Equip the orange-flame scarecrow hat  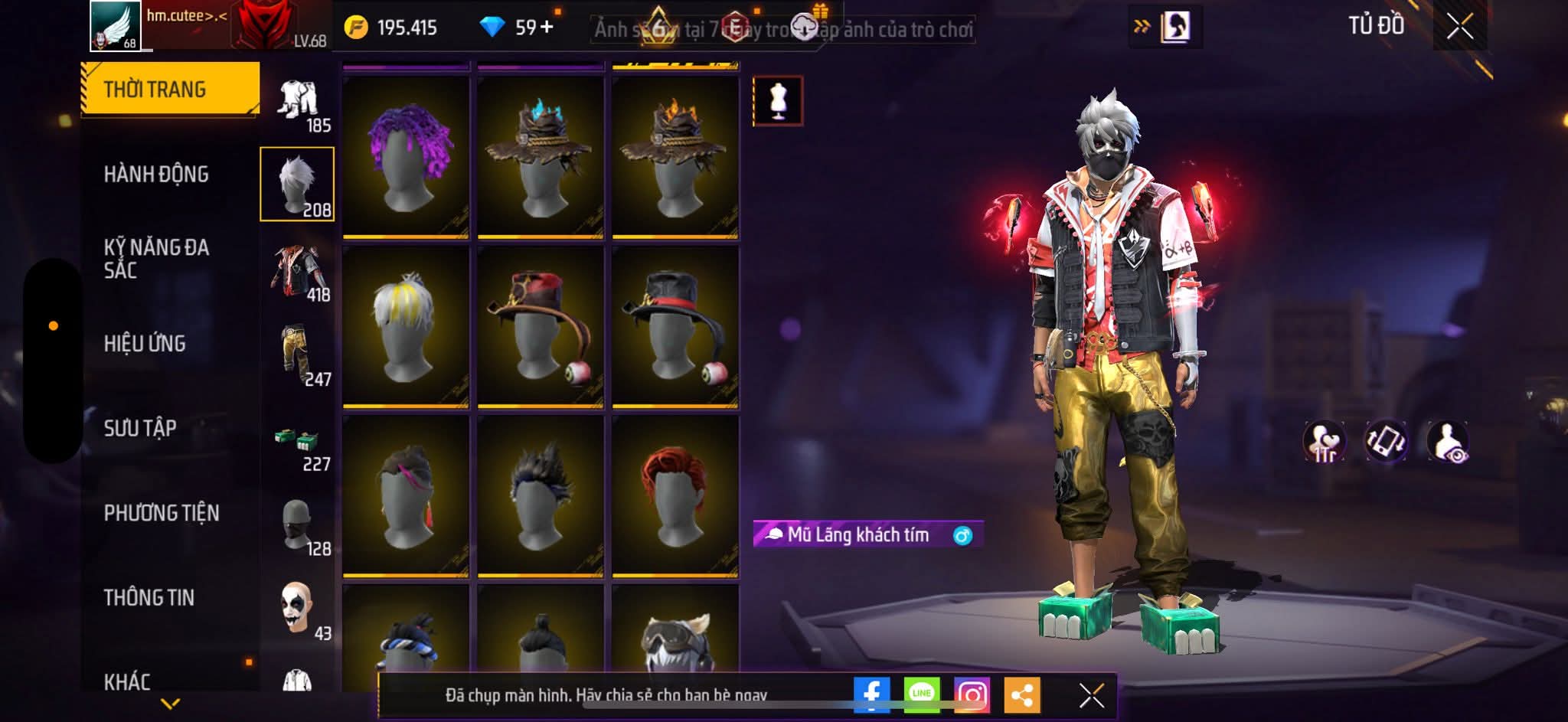(x=675, y=157)
